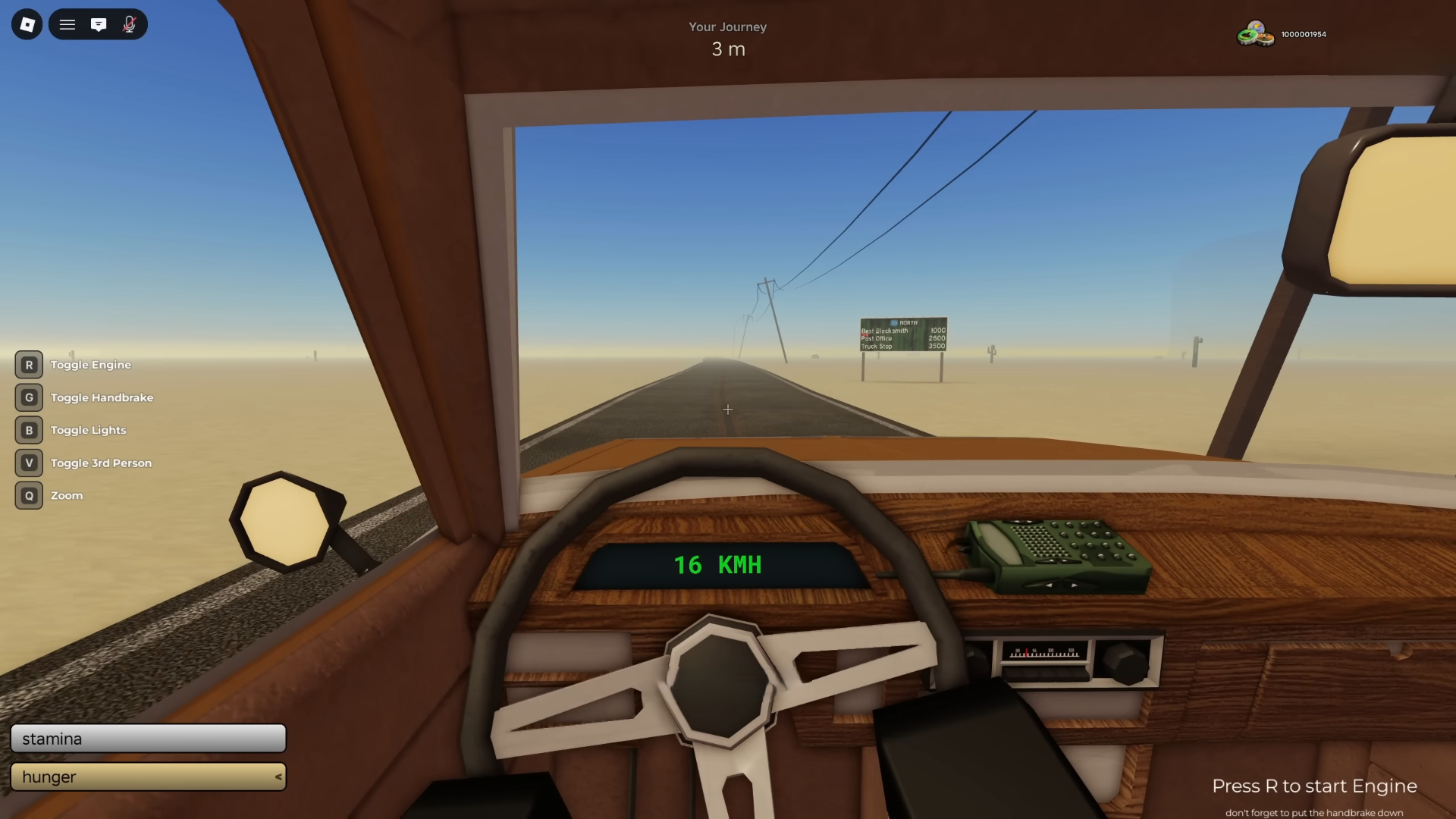
Task: Select the coin currency icon
Action: 1254,33
